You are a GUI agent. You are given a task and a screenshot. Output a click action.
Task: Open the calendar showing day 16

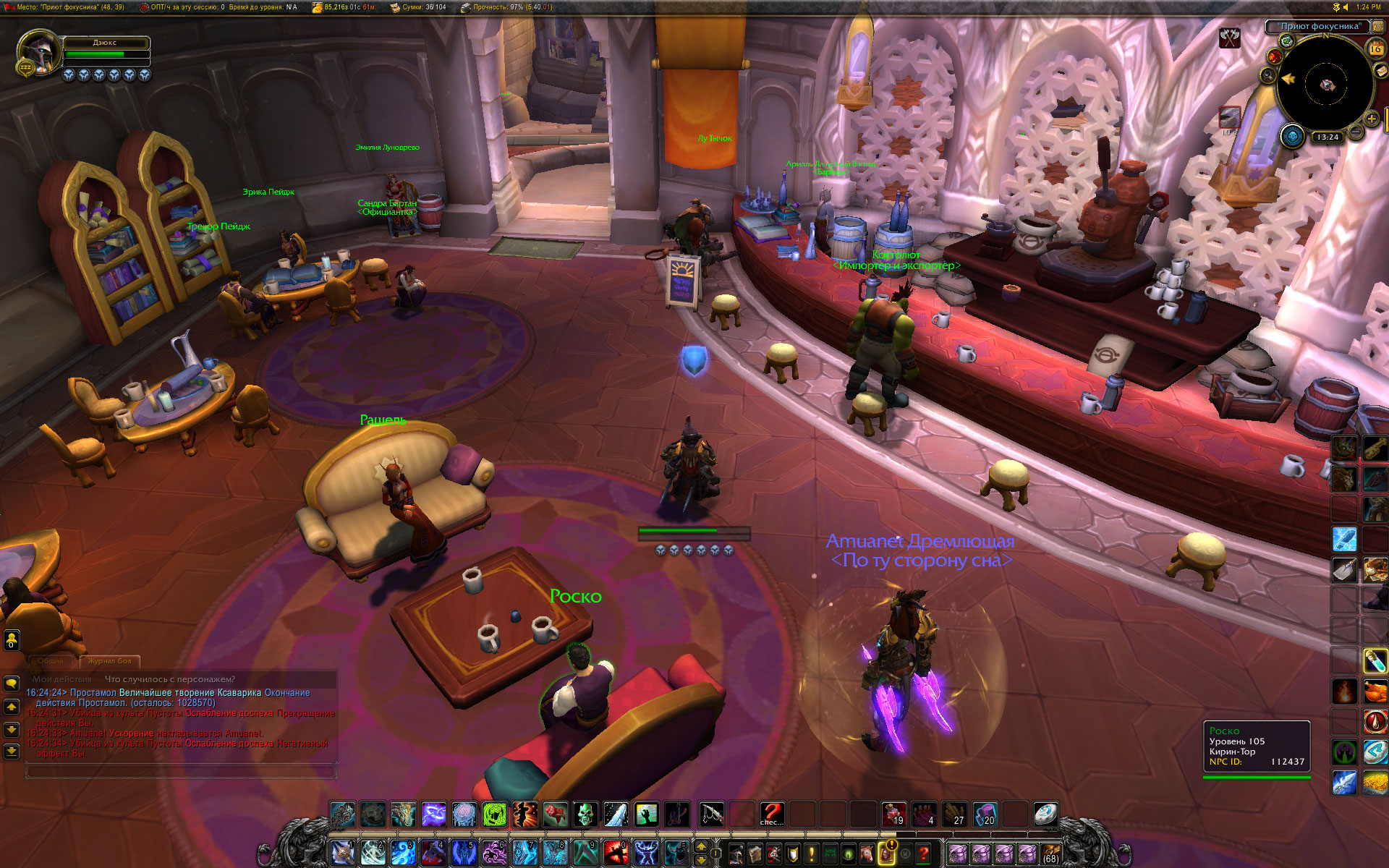(x=1375, y=48)
